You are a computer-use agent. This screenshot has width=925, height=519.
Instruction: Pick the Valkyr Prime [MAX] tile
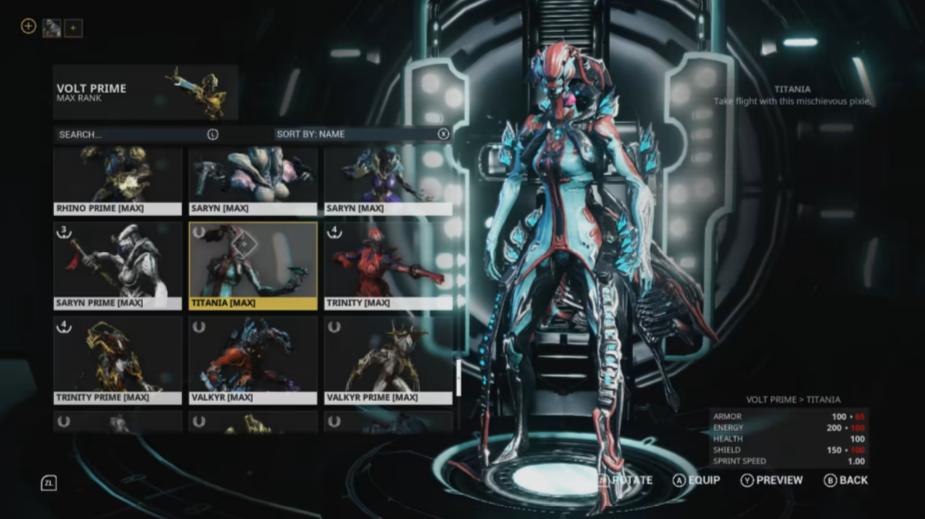(388, 360)
